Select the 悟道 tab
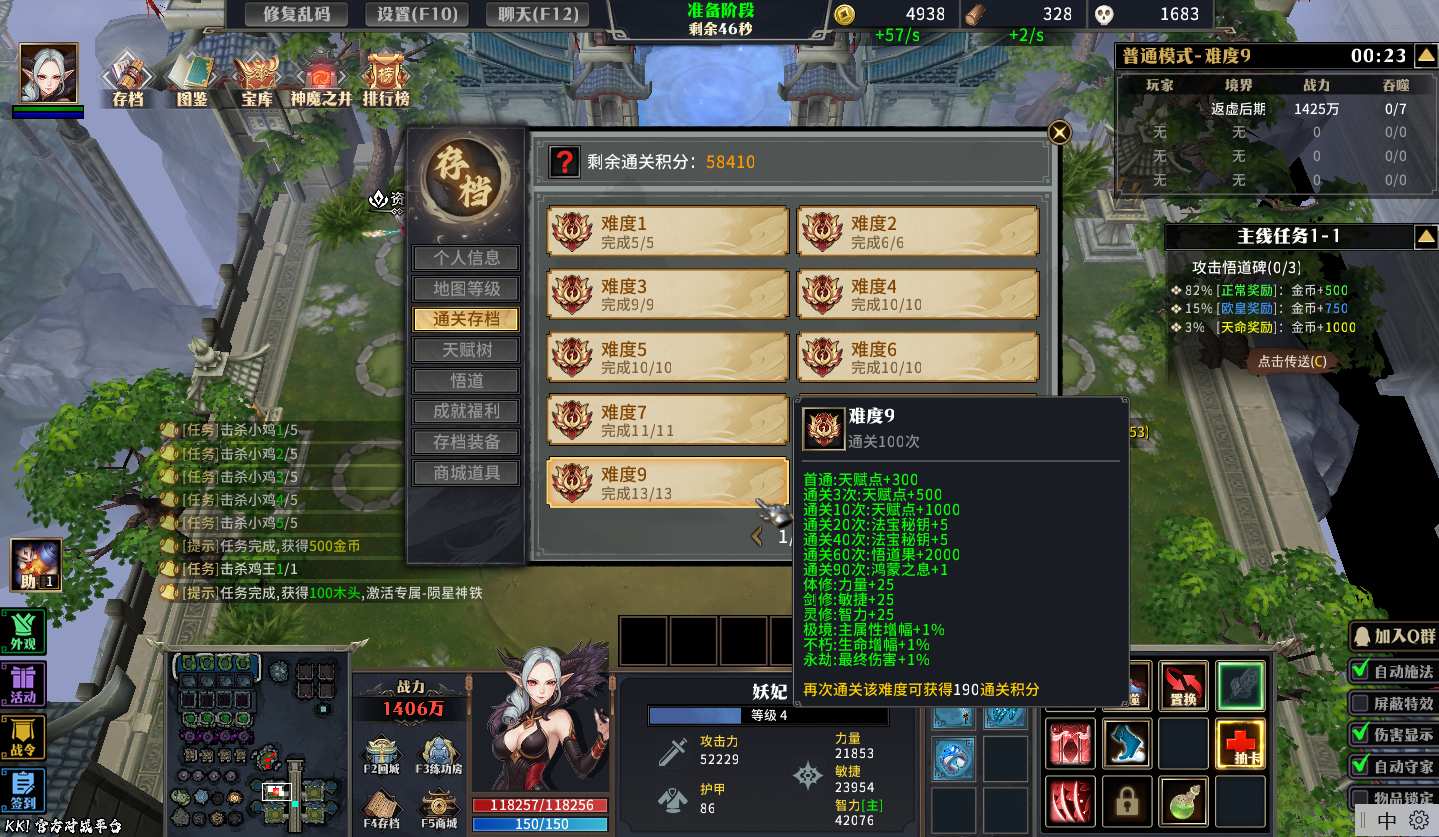Viewport: 1439px width, 837px height. pyautogui.click(x=466, y=381)
